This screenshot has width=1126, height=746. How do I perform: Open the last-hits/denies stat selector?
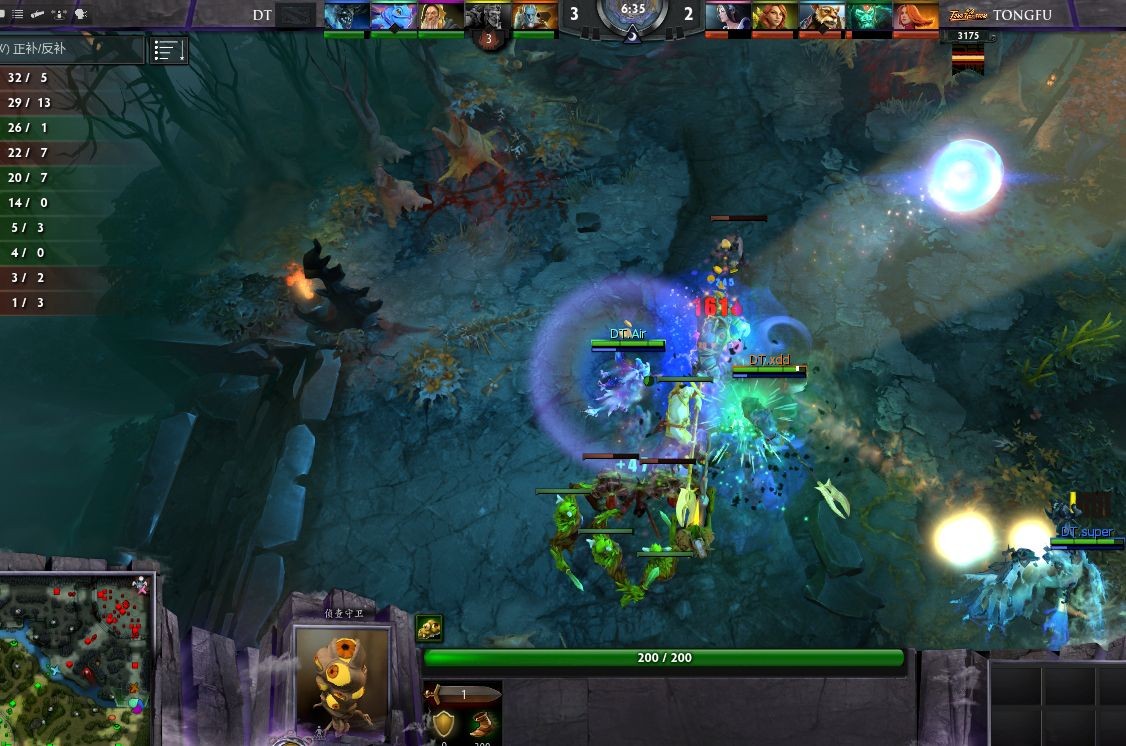coord(70,49)
